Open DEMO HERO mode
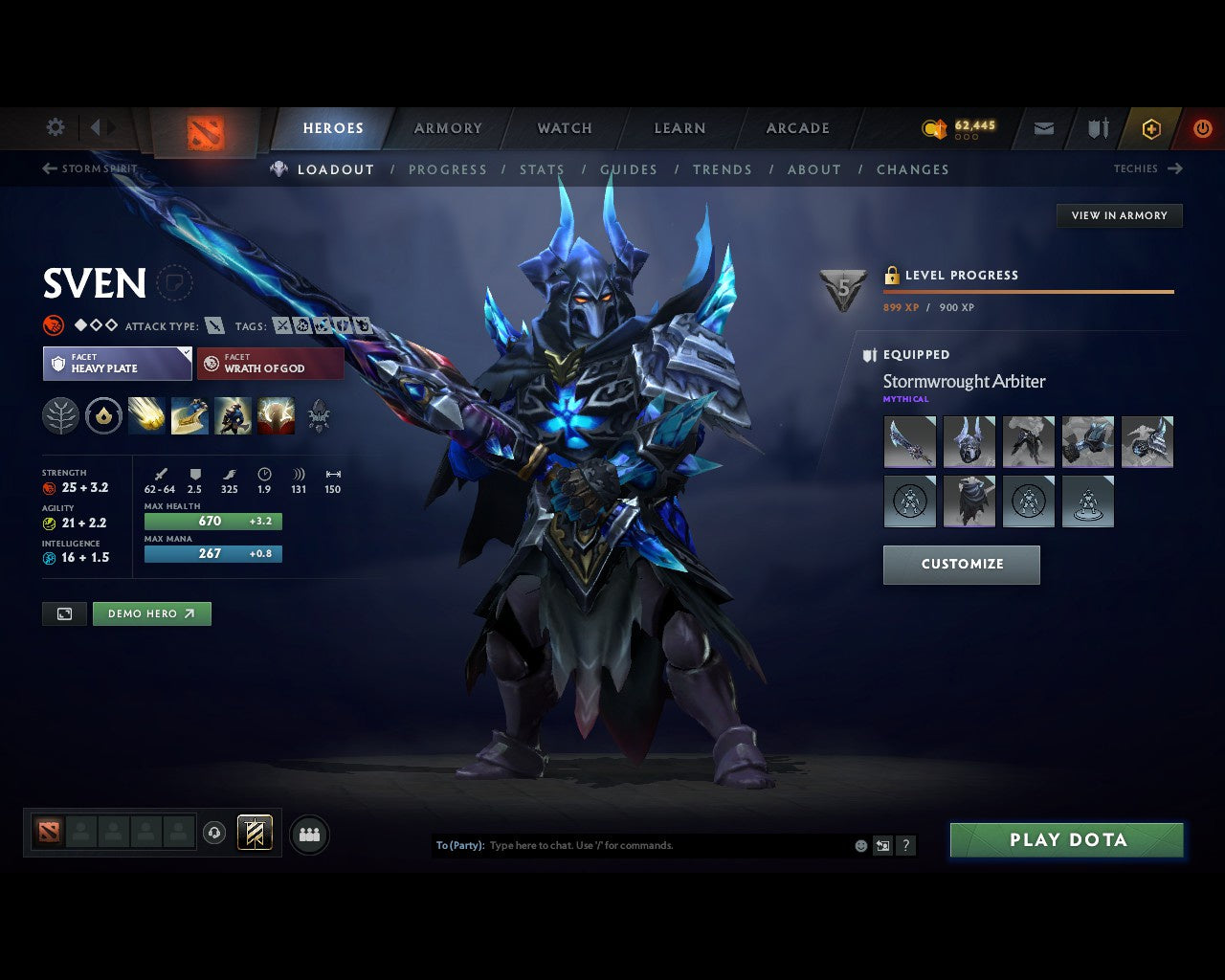 151,613
